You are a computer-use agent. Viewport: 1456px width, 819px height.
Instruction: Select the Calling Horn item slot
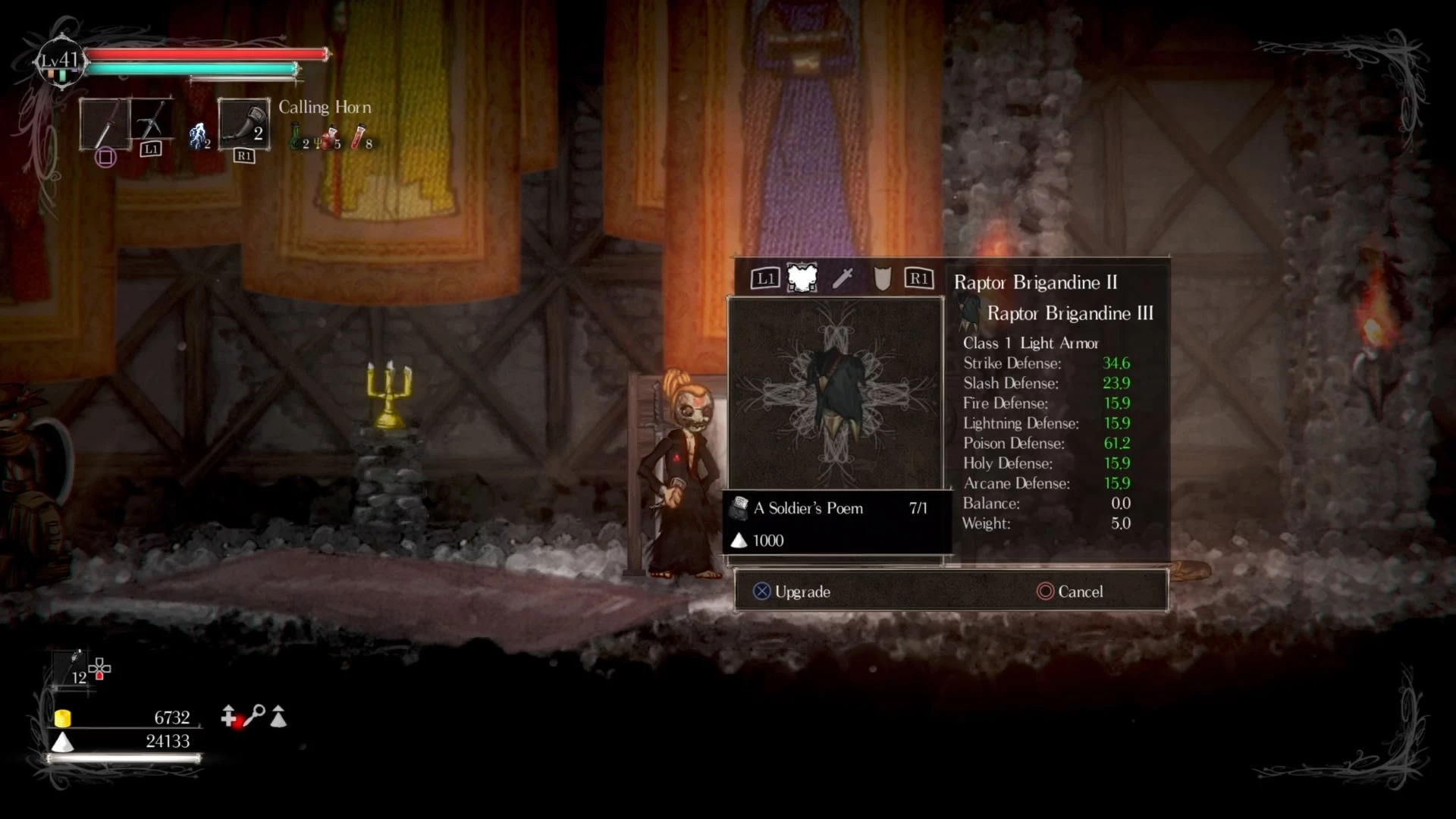(x=243, y=124)
